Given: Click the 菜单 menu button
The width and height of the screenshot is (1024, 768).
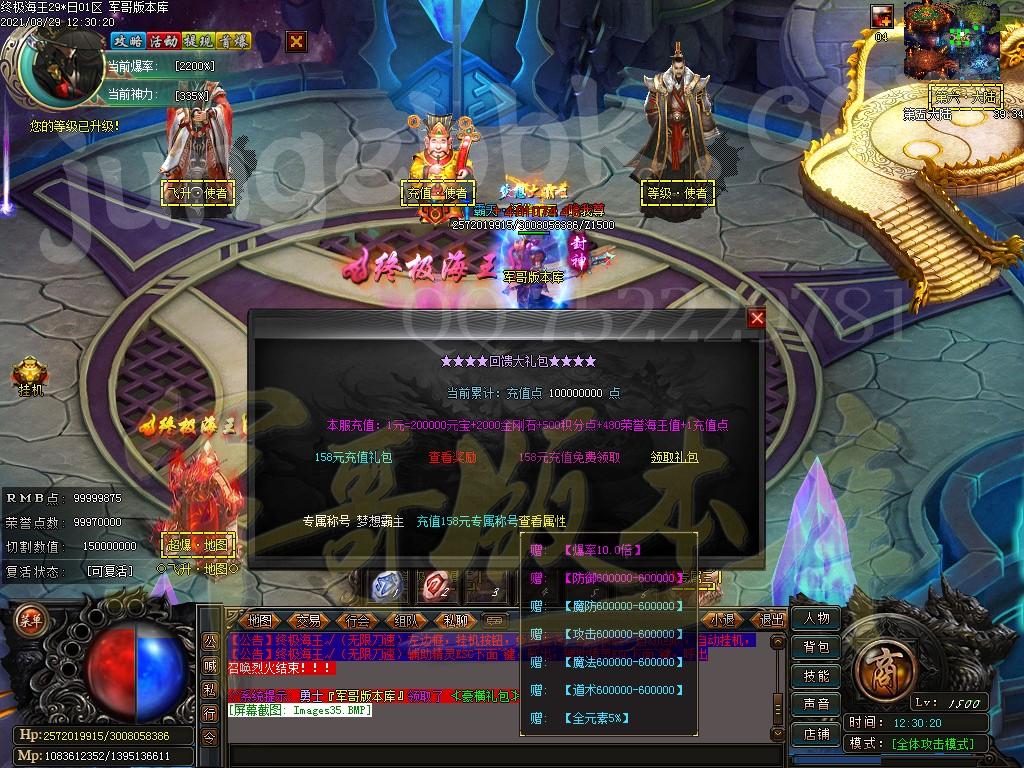Looking at the screenshot, I should click(30, 619).
